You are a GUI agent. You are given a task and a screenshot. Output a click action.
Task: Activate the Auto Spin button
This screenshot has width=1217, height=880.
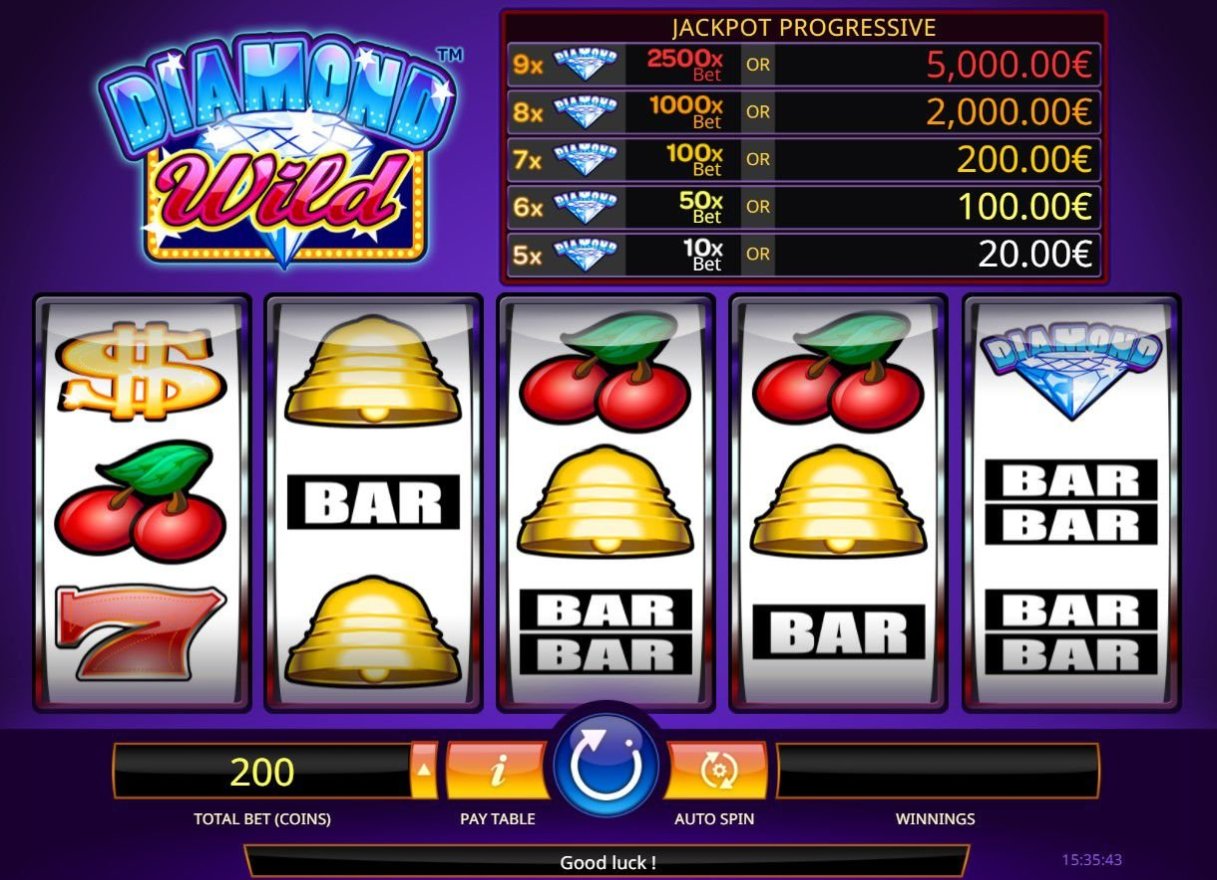pyautogui.click(x=715, y=770)
